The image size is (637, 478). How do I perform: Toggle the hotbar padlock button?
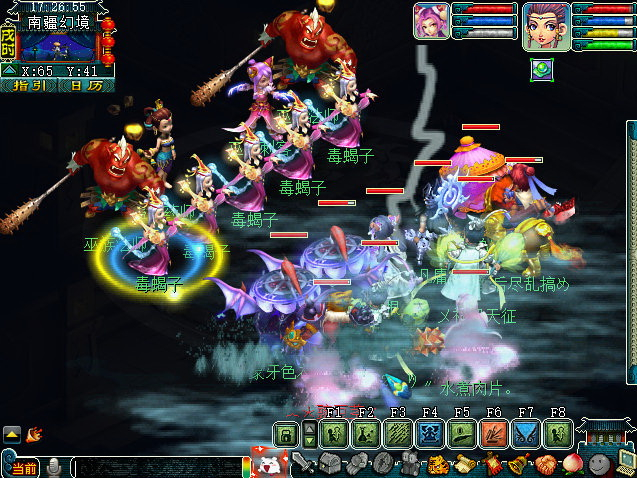pos(286,434)
